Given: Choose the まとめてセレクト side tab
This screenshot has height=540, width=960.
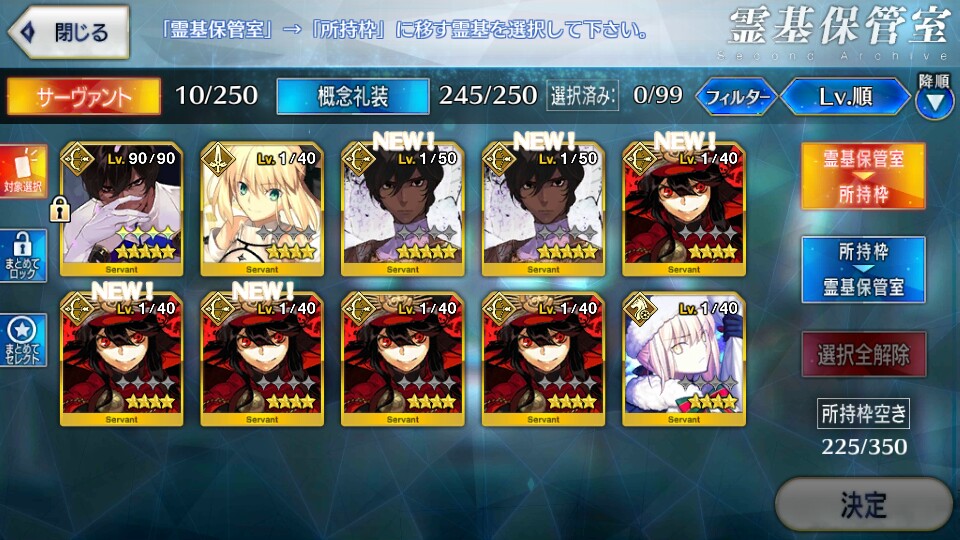Looking at the screenshot, I should coord(22,340).
